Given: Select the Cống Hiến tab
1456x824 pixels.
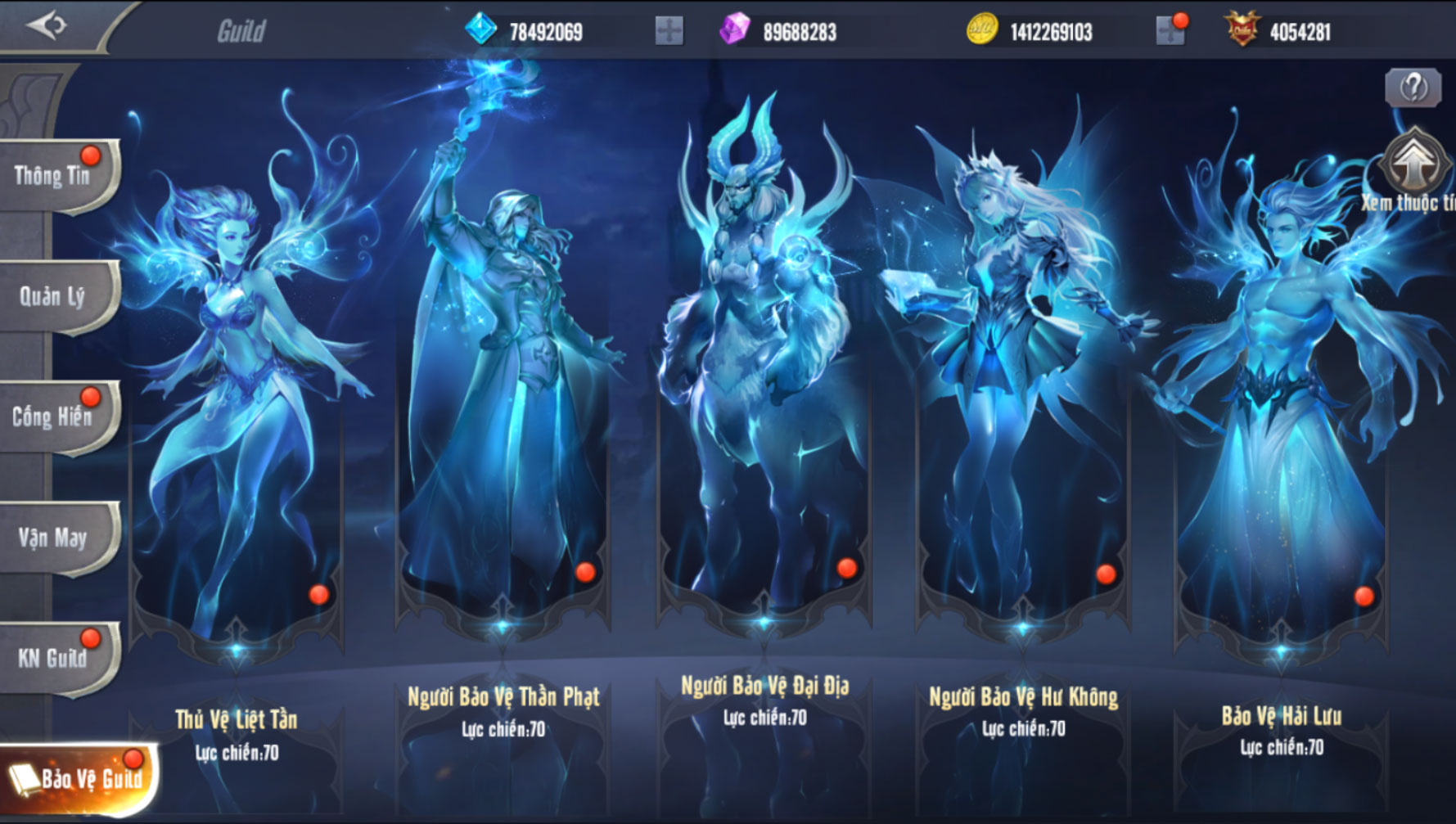Looking at the screenshot, I should coord(54,417).
